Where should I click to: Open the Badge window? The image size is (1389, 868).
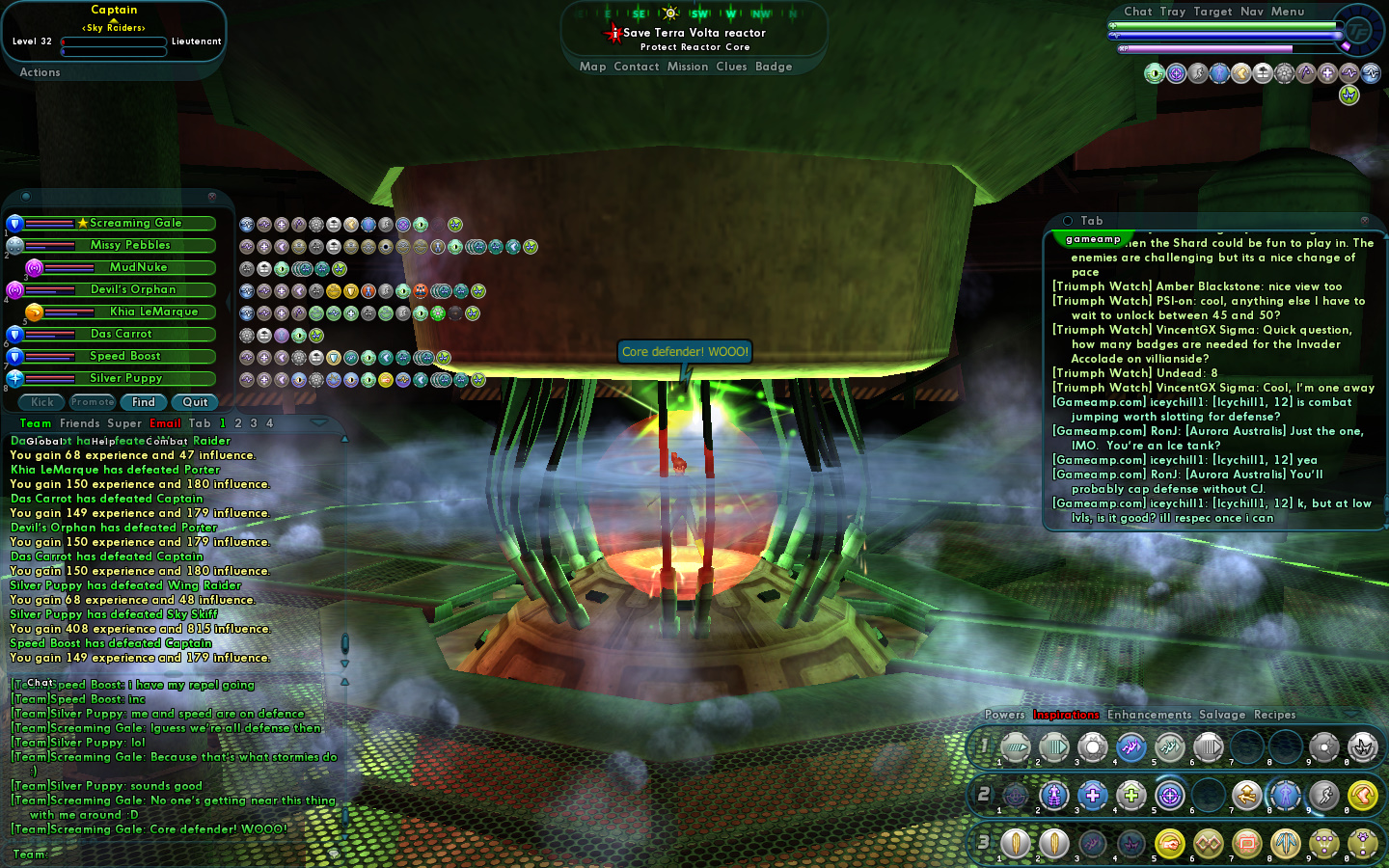[774, 67]
